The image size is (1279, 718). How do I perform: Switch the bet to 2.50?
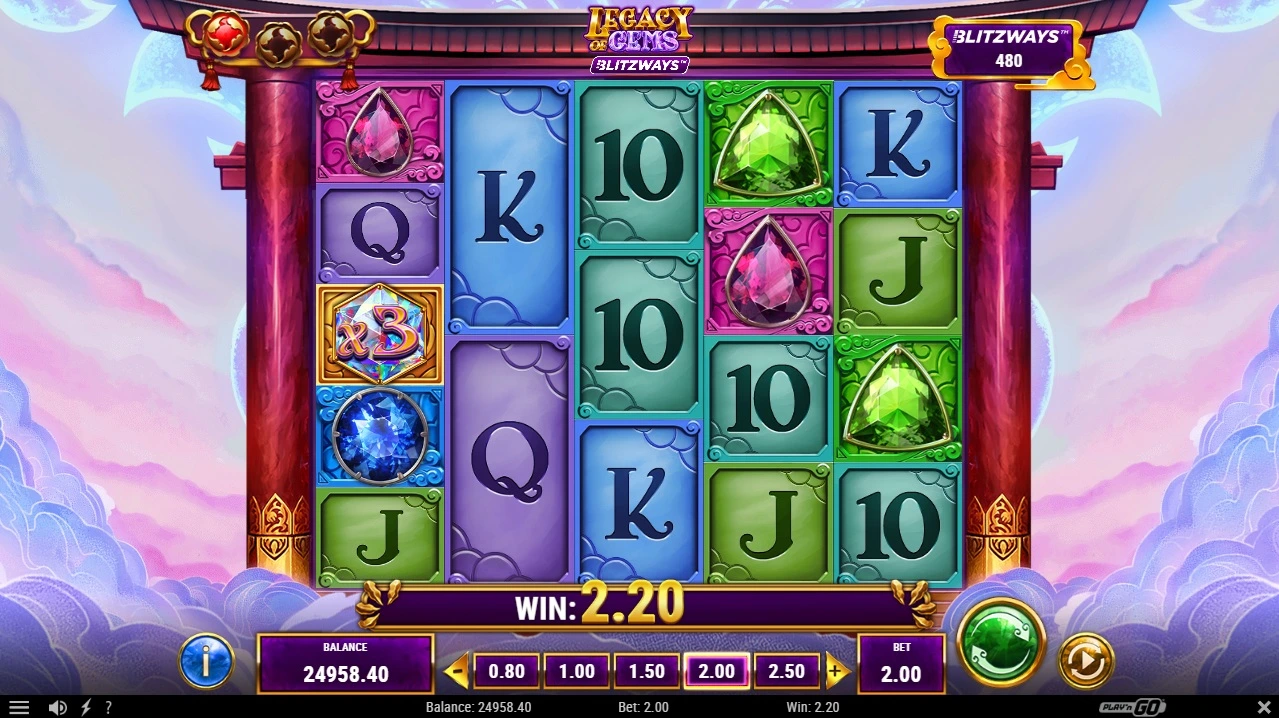tap(786, 671)
